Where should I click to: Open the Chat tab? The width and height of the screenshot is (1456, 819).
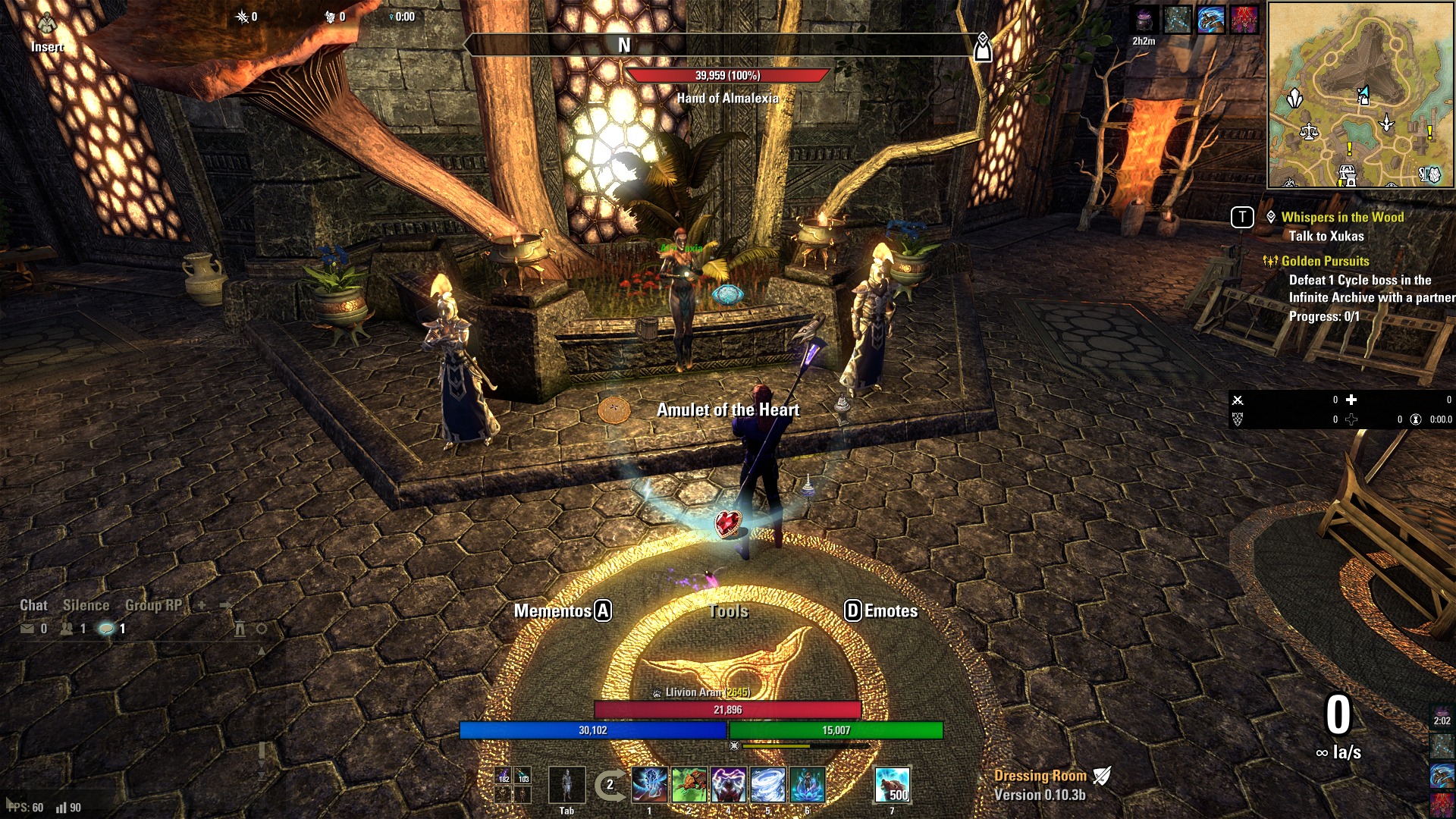[33, 605]
